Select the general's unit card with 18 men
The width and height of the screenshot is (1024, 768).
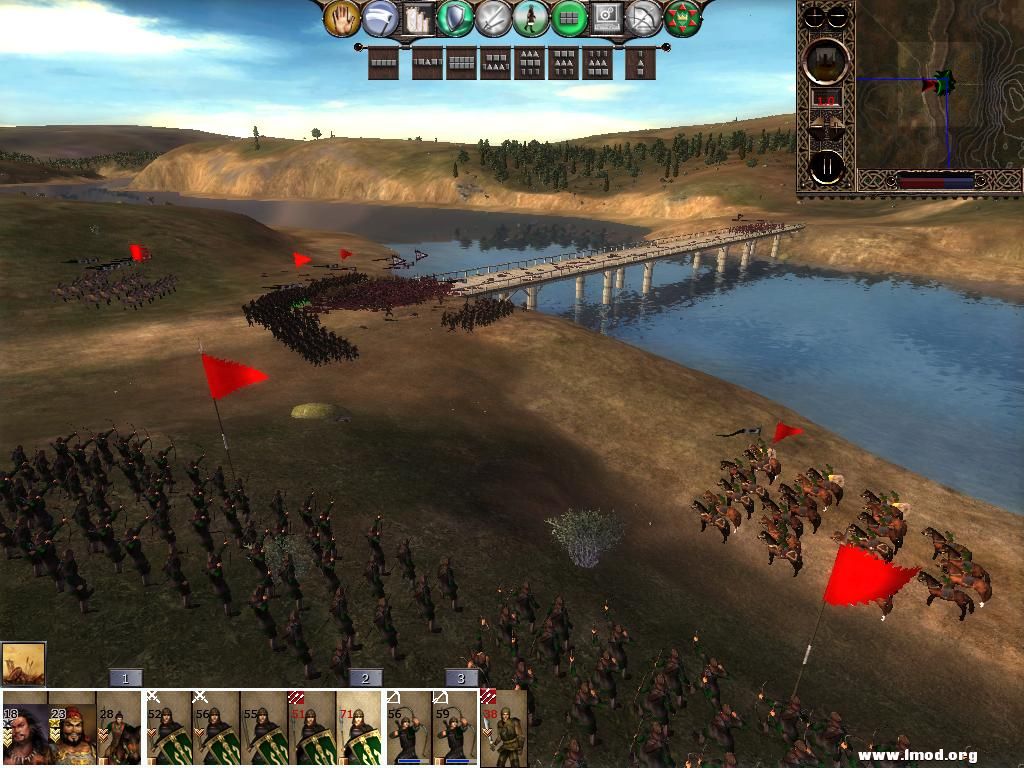25,728
